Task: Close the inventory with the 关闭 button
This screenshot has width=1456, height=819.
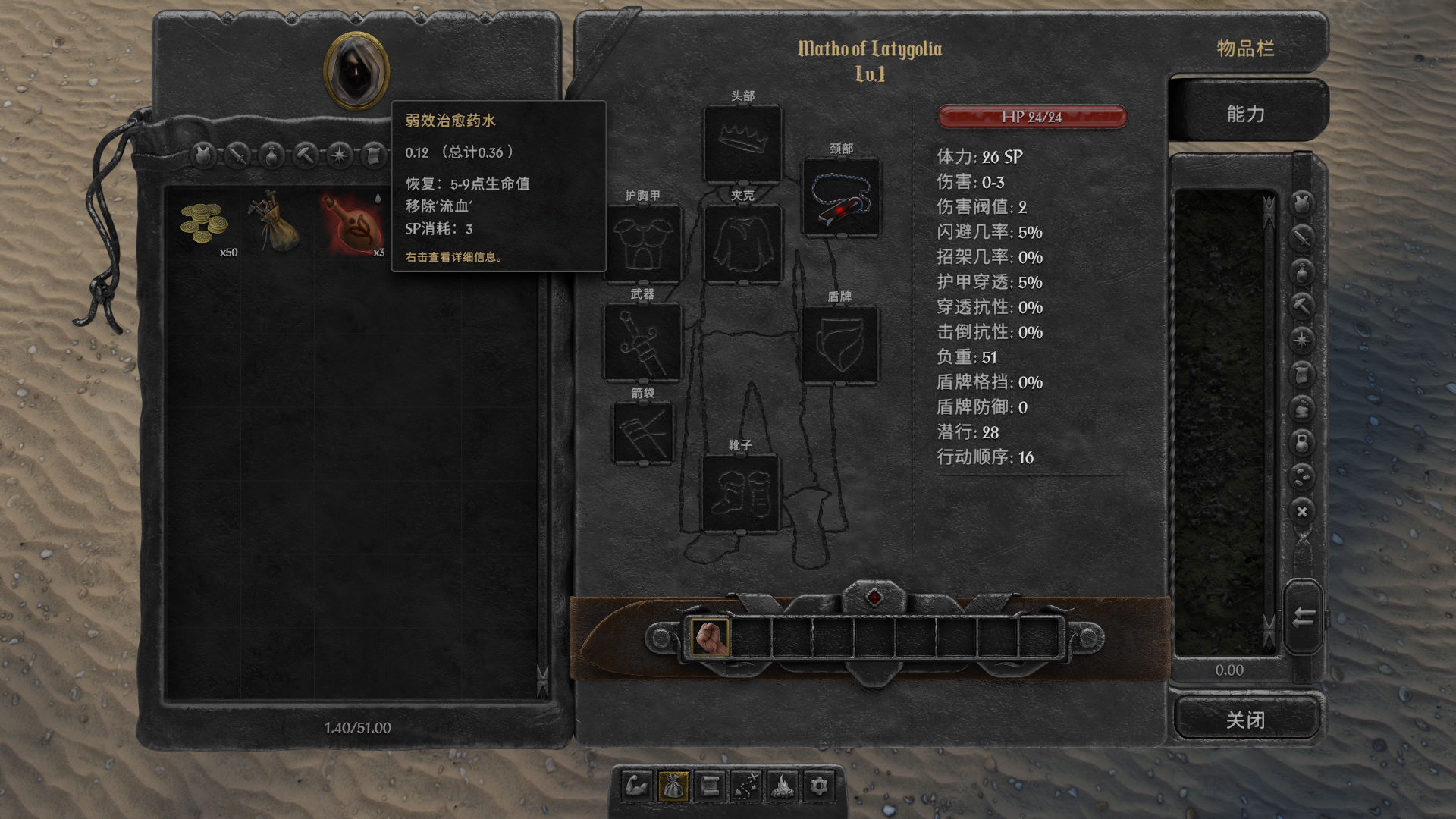Action: [1245, 719]
